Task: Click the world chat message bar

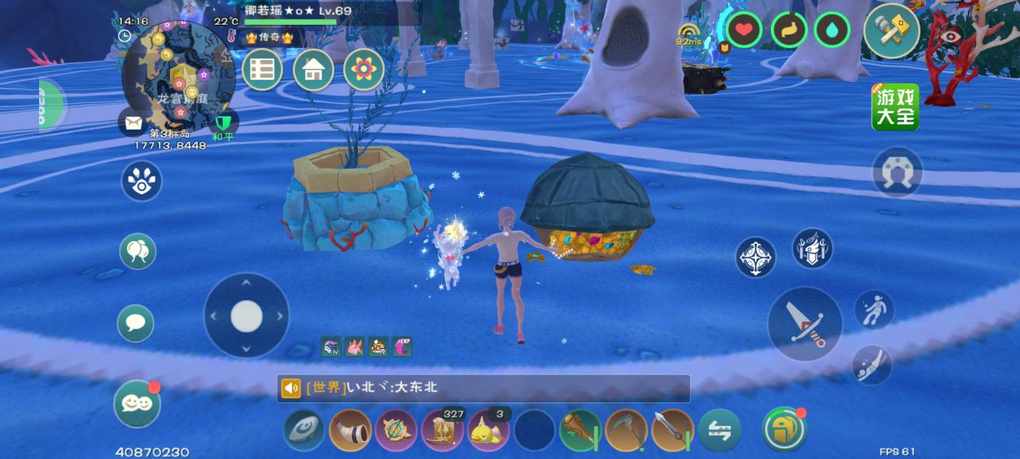Action: pyautogui.click(x=483, y=388)
